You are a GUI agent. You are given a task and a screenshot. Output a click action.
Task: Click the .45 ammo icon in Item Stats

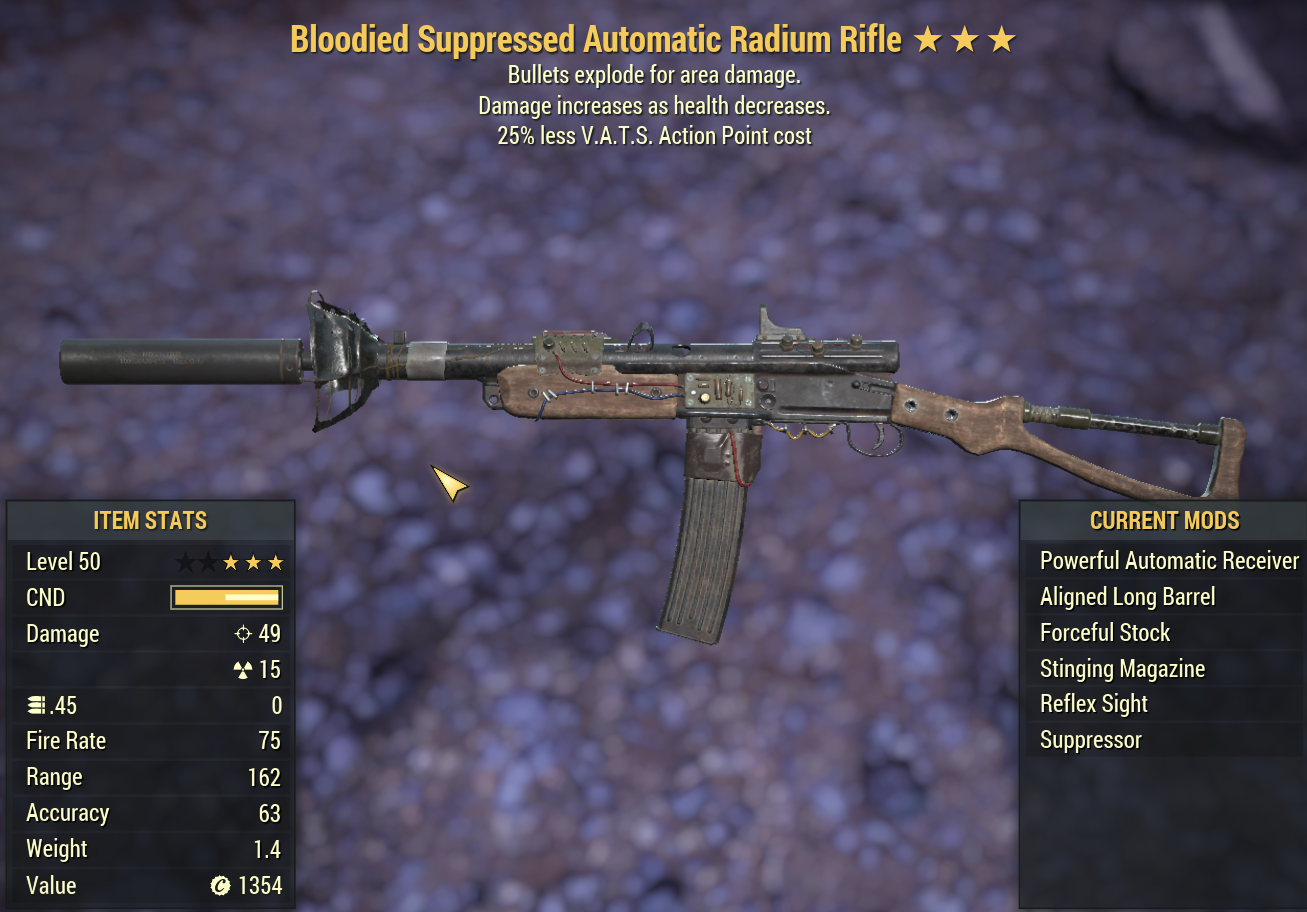click(38, 705)
